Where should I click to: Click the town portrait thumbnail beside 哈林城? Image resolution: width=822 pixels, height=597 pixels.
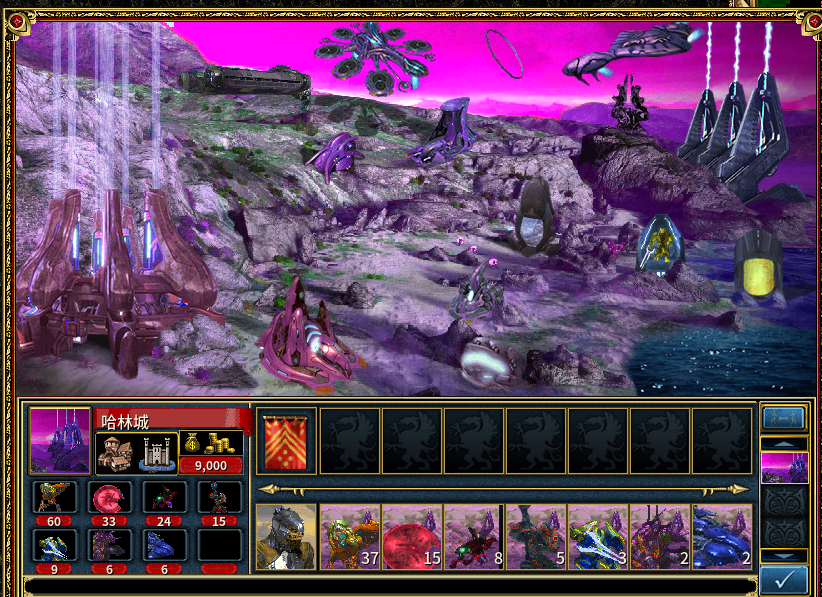coord(59,440)
